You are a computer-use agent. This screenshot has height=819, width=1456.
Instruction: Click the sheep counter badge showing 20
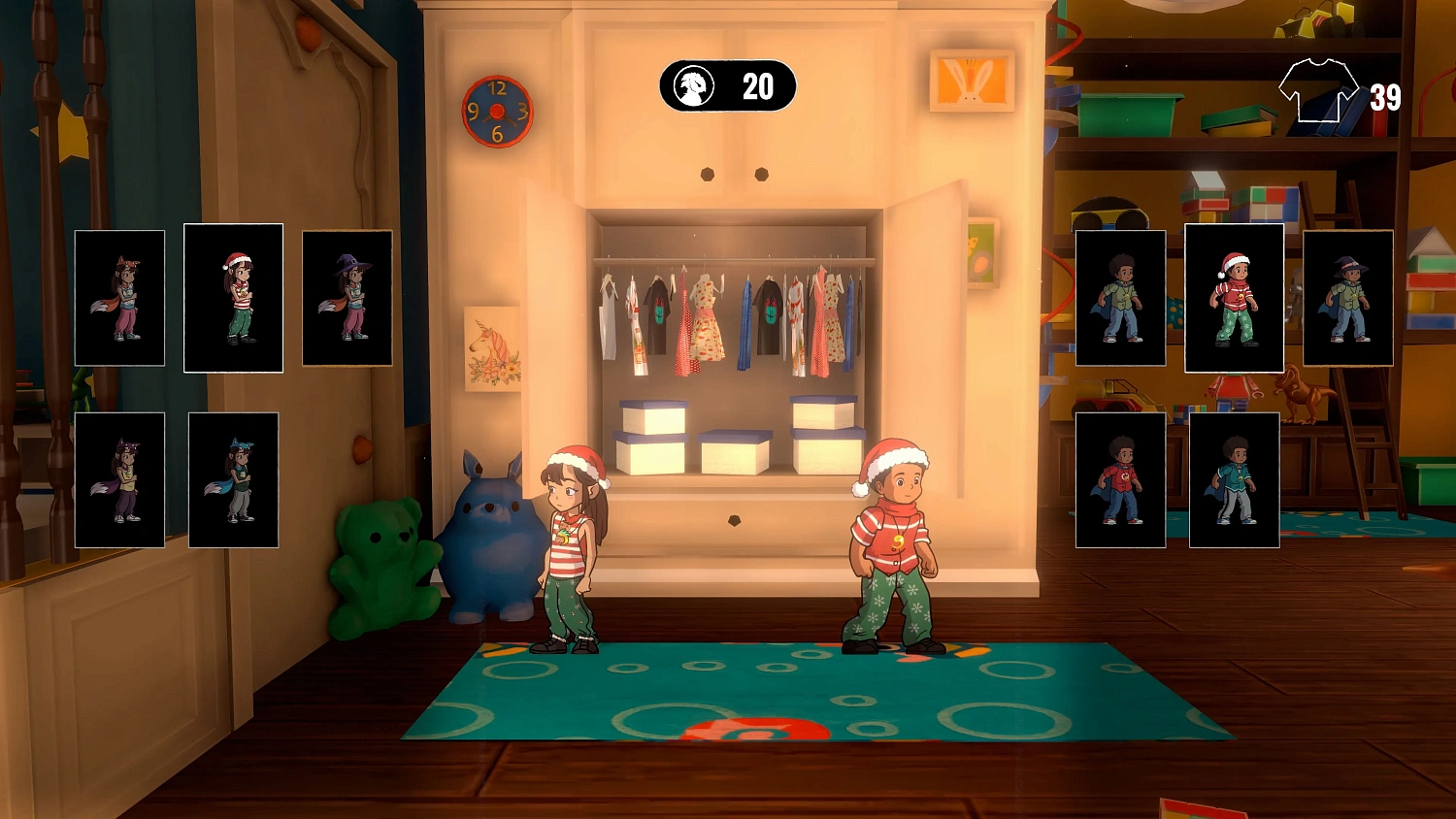pos(727,87)
